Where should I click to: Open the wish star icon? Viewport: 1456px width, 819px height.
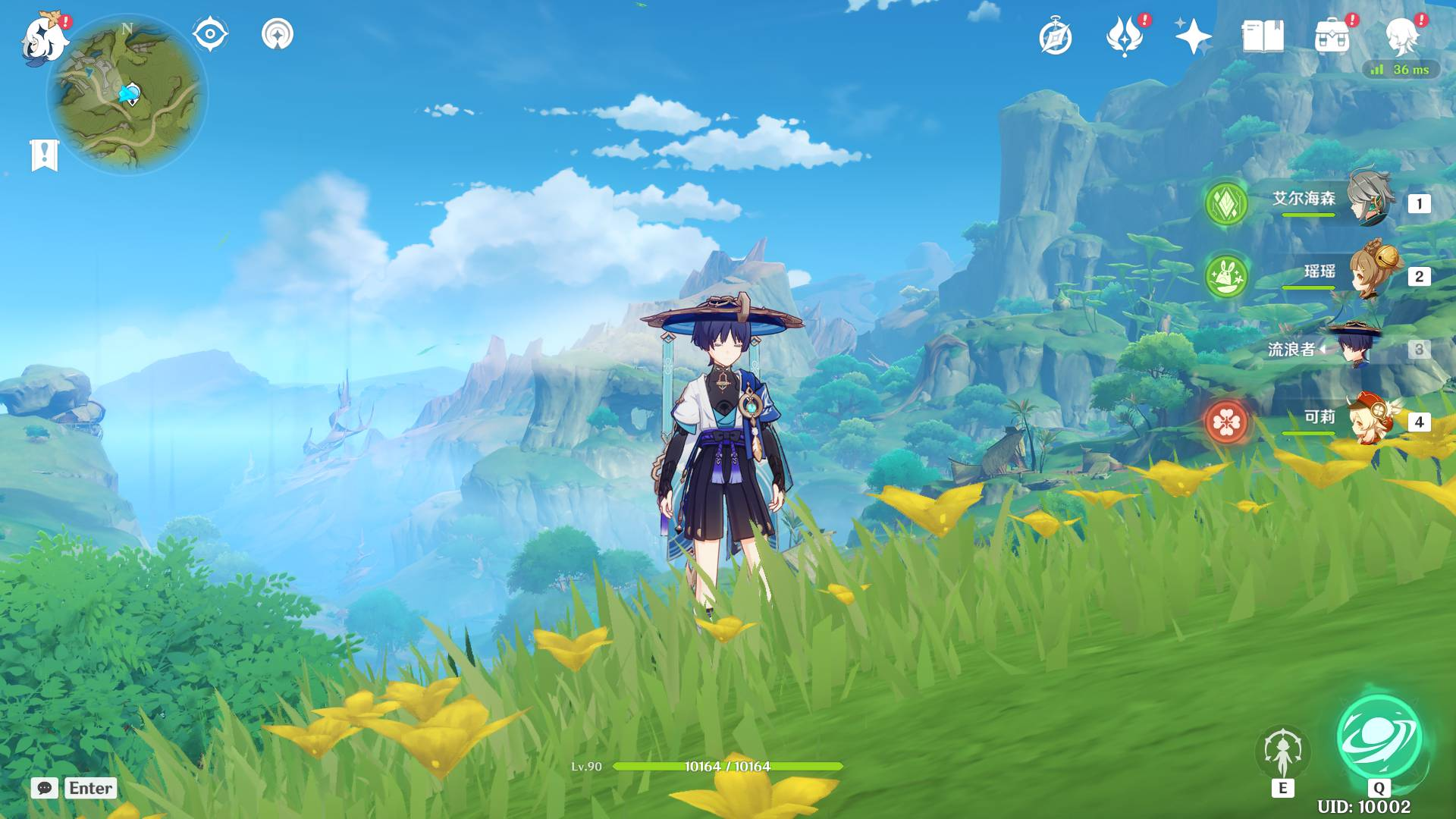coord(1193,37)
